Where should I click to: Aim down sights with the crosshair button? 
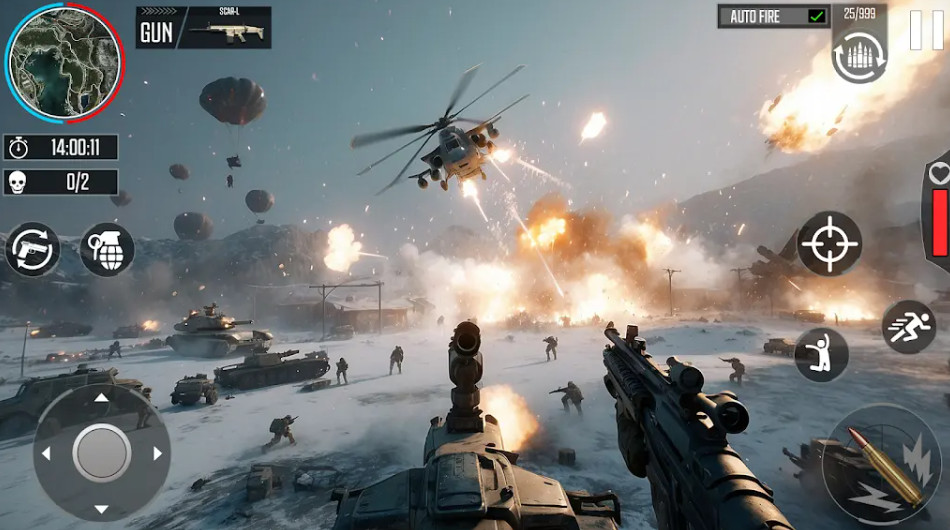[x=830, y=243]
